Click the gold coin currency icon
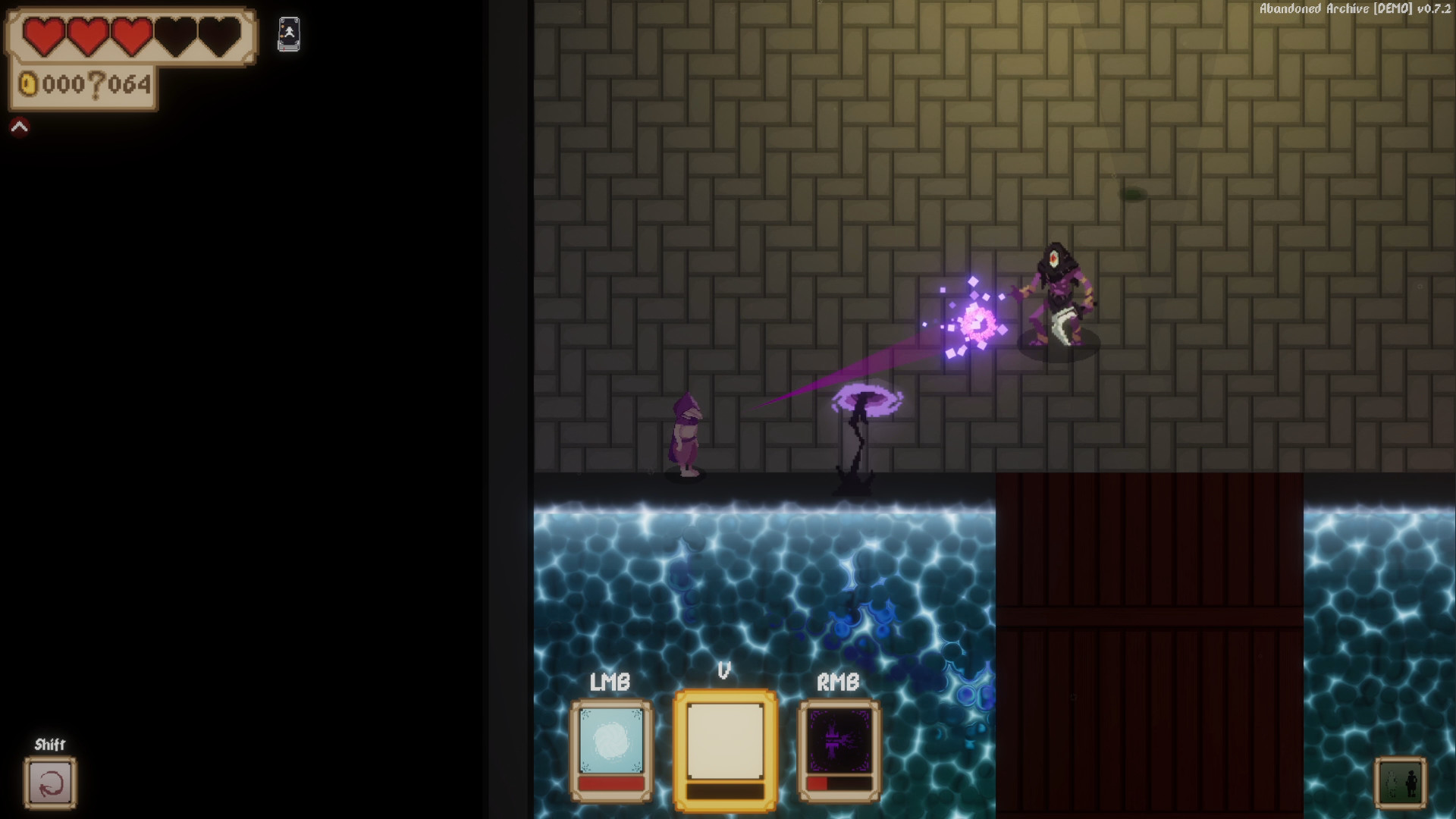The height and width of the screenshot is (819, 1456). [28, 86]
